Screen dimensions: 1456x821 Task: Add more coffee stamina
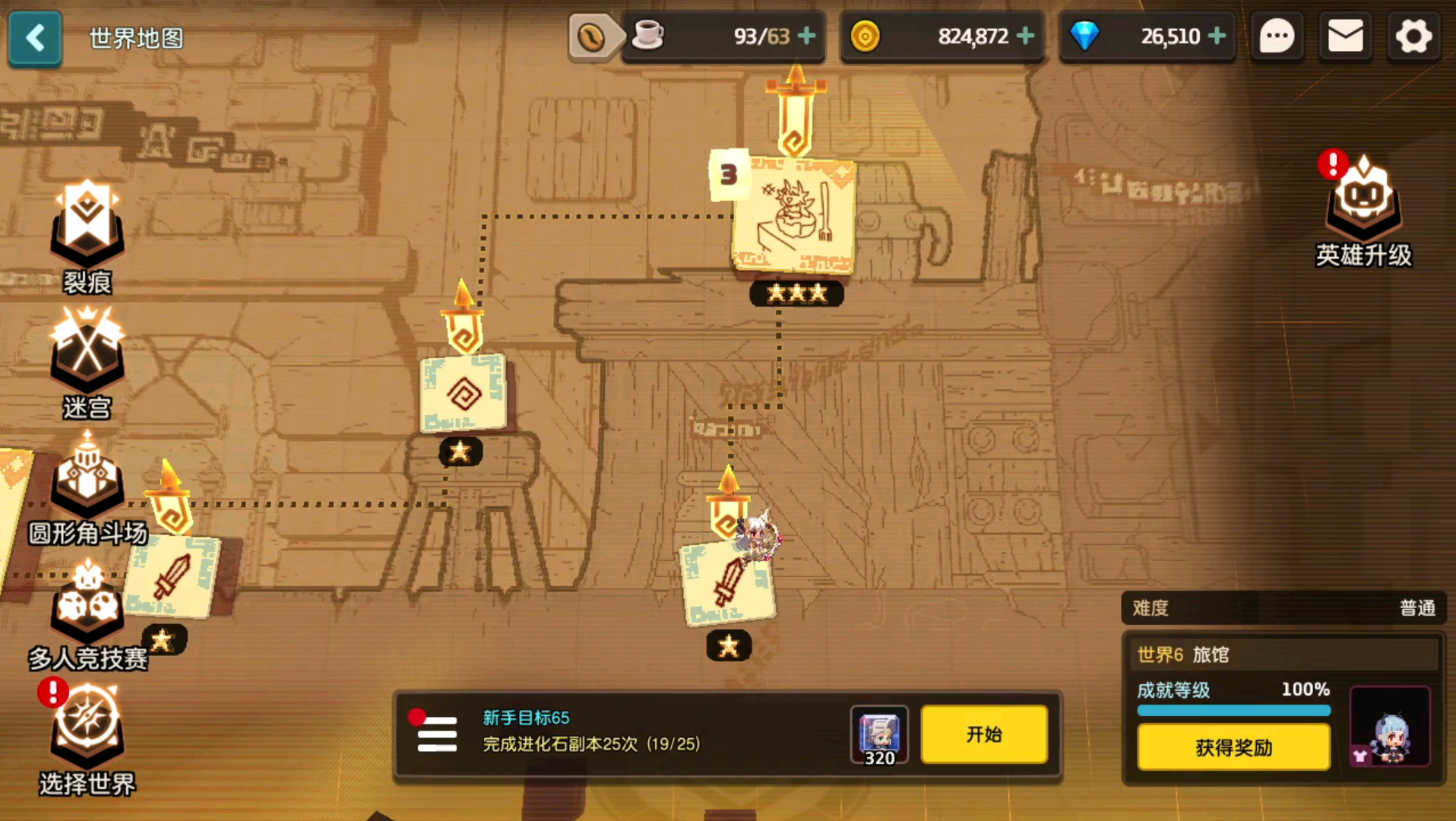pos(807,36)
